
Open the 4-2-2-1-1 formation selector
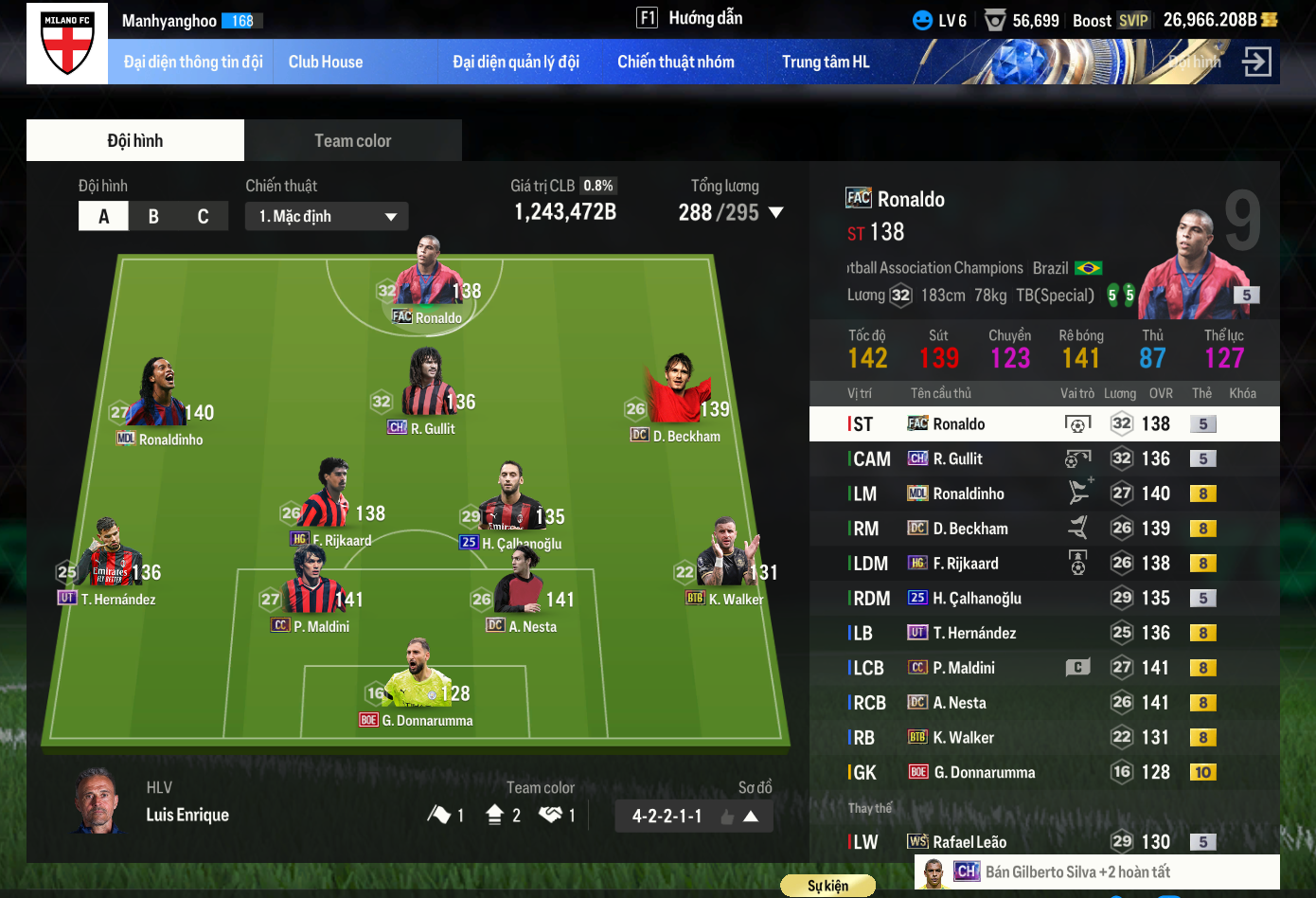693,816
